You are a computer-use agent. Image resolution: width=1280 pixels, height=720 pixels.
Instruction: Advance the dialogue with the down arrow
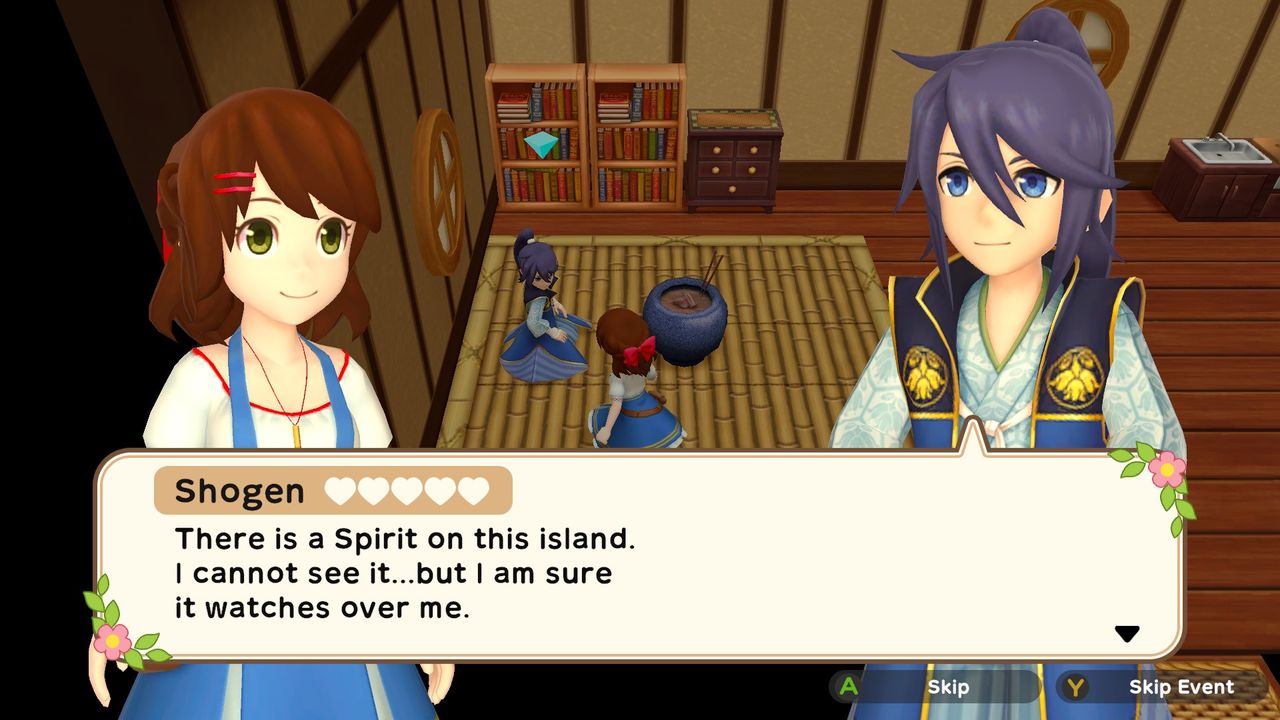click(x=1128, y=631)
